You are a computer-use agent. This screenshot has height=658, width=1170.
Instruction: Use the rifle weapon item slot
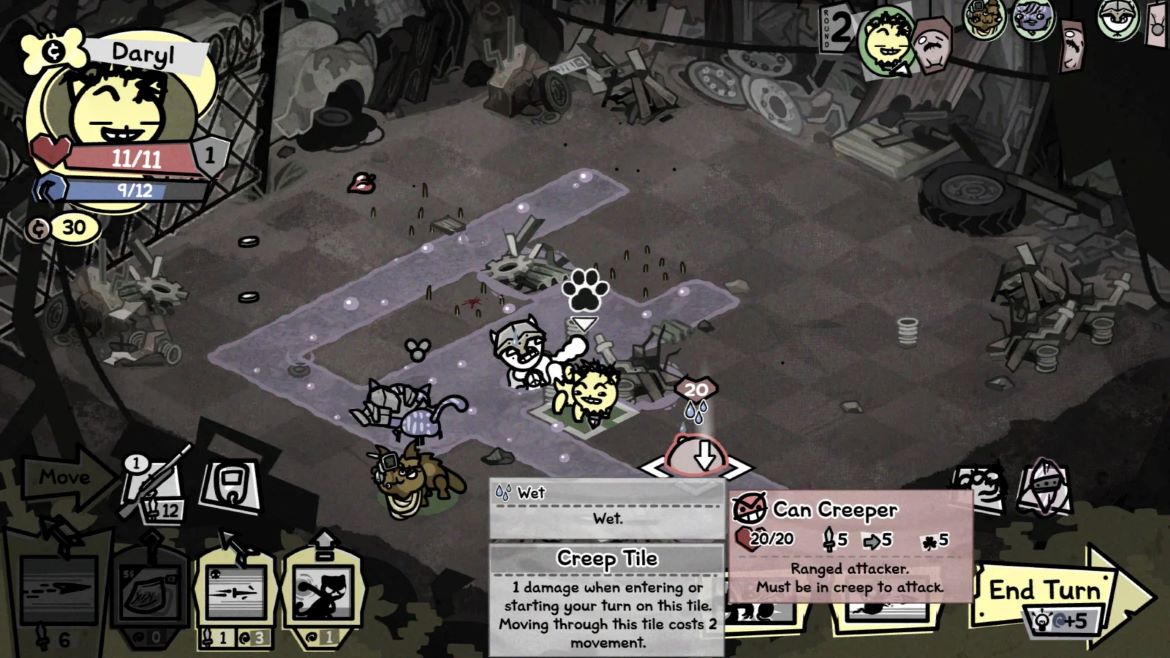click(x=156, y=489)
